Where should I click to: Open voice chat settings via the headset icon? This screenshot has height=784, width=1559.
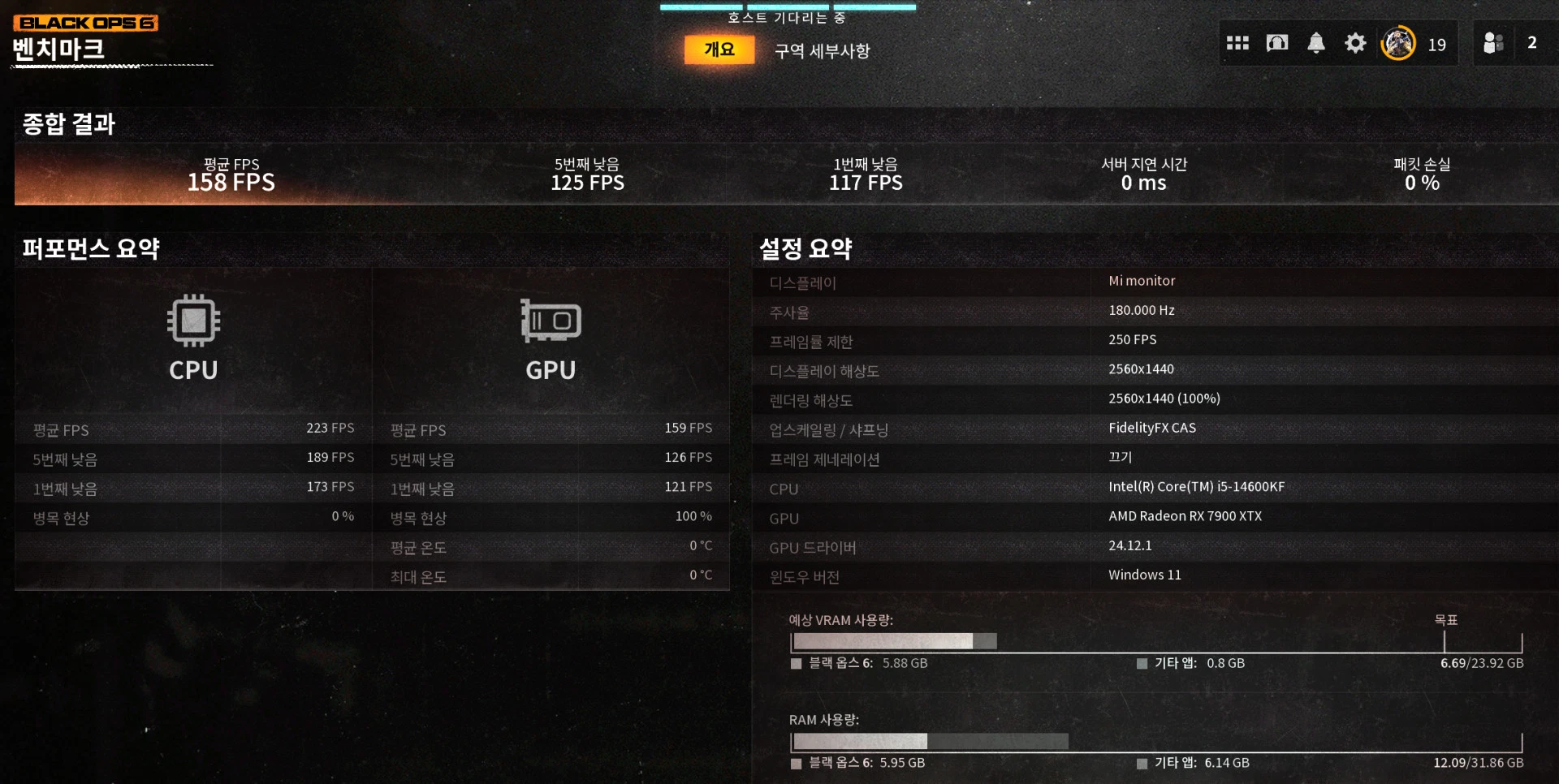coord(1276,43)
